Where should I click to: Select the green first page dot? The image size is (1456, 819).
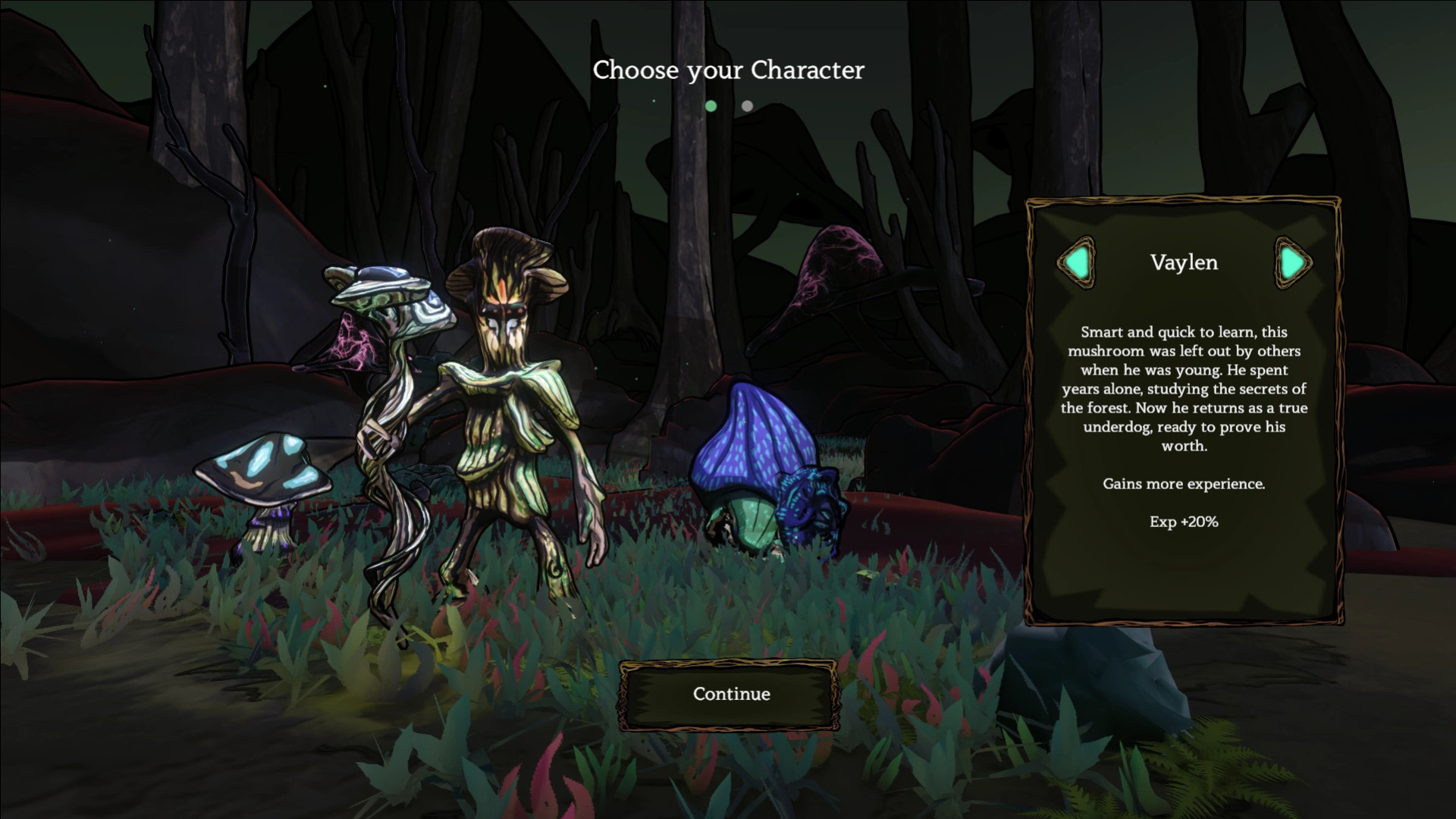click(711, 106)
